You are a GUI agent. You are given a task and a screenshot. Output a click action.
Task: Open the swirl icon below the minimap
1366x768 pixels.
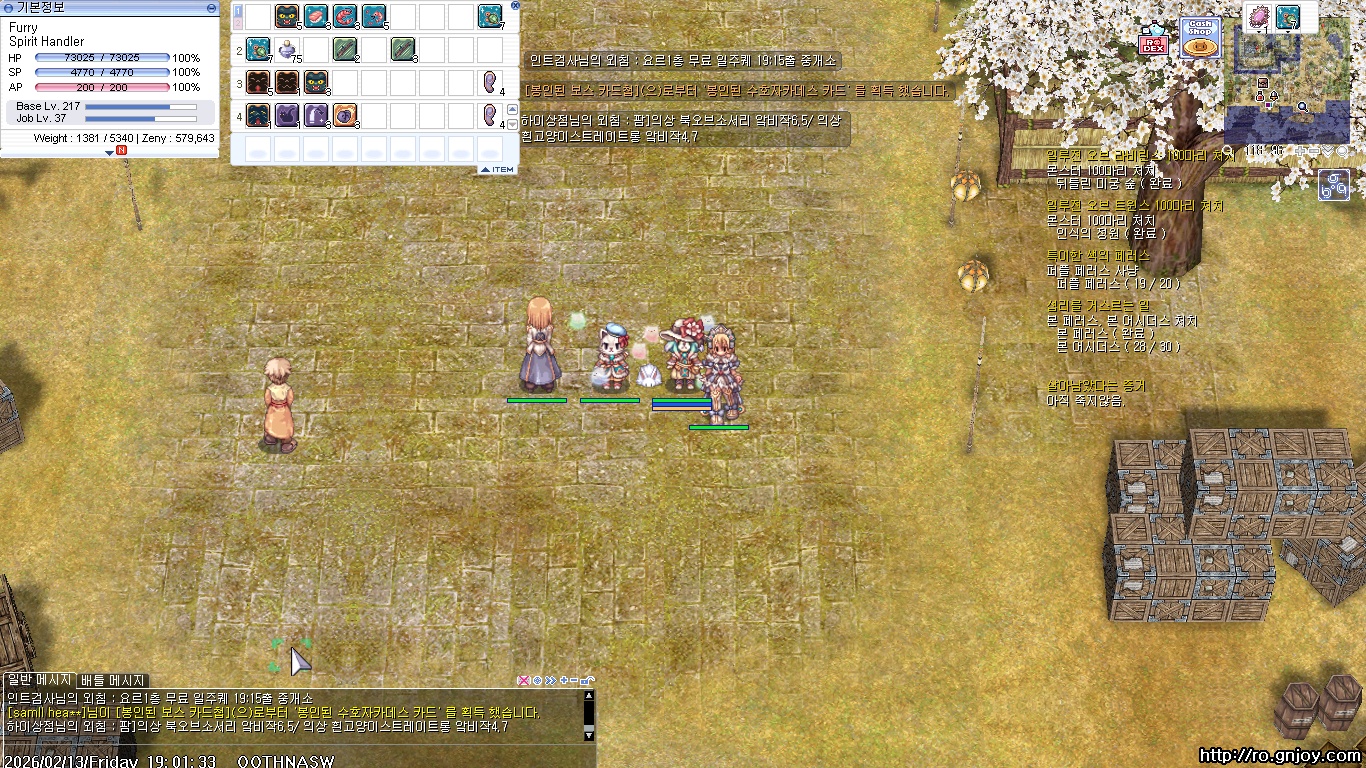click(x=1334, y=185)
